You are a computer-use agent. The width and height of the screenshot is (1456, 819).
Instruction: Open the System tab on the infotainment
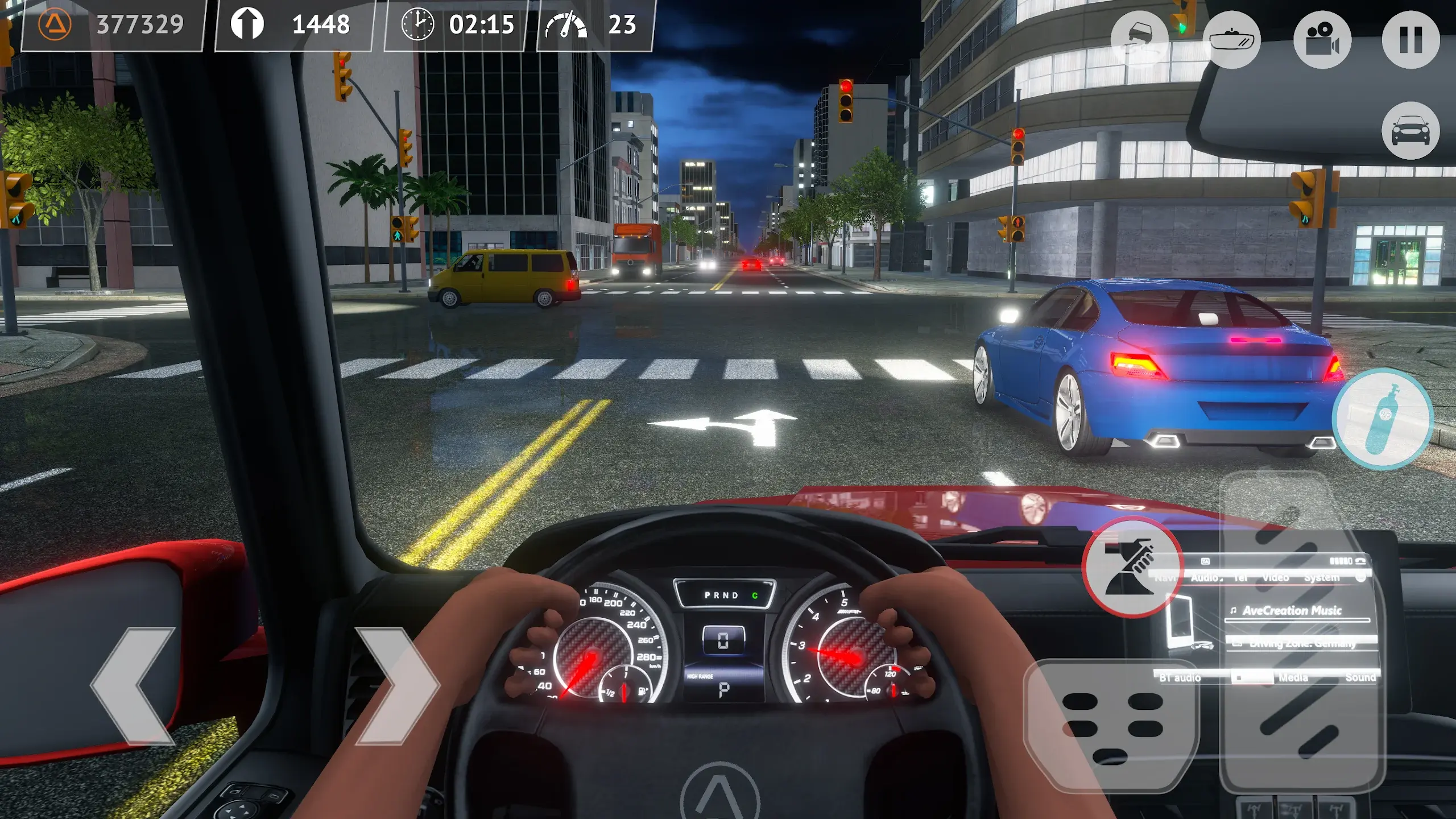(1322, 577)
